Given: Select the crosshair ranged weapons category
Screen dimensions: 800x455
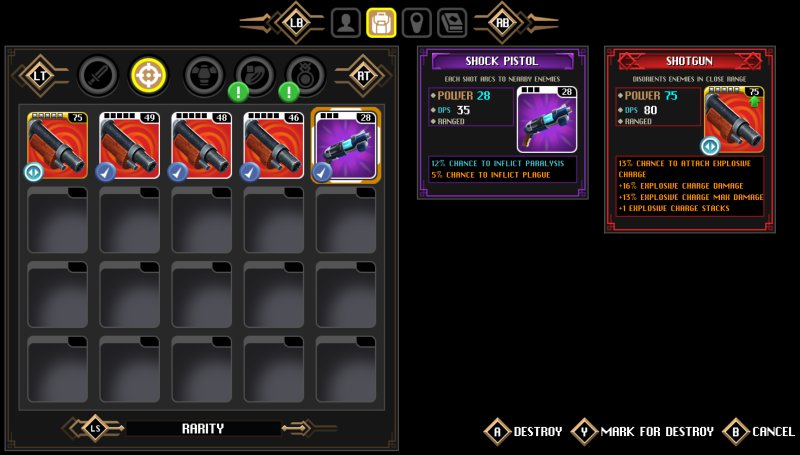Looking at the screenshot, I should [149, 73].
